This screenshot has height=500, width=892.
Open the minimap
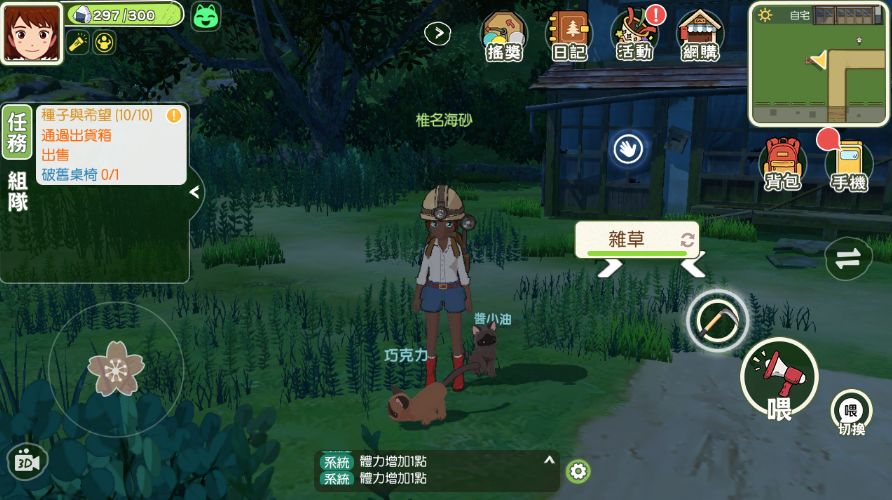pos(818,63)
